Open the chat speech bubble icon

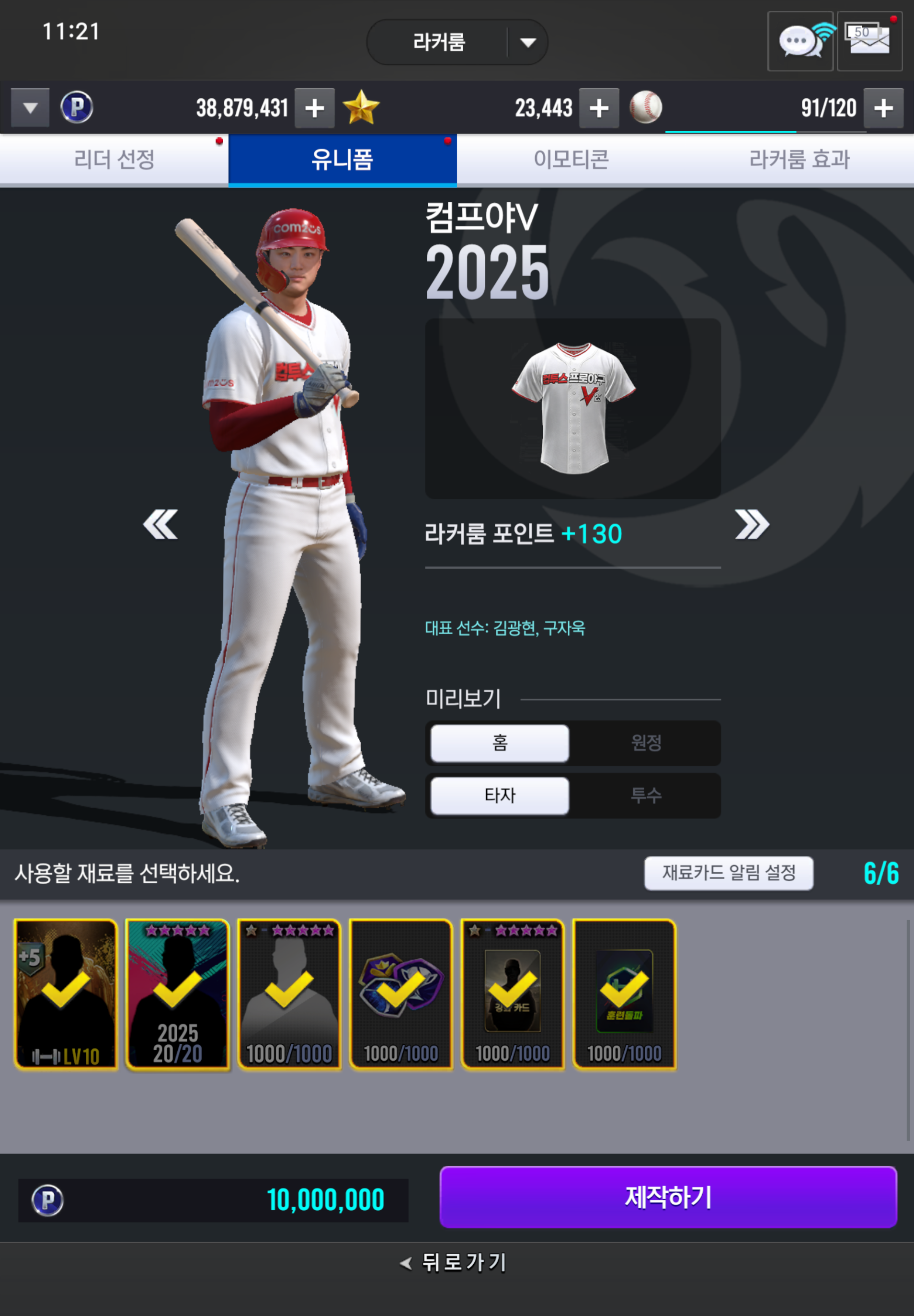coord(800,41)
